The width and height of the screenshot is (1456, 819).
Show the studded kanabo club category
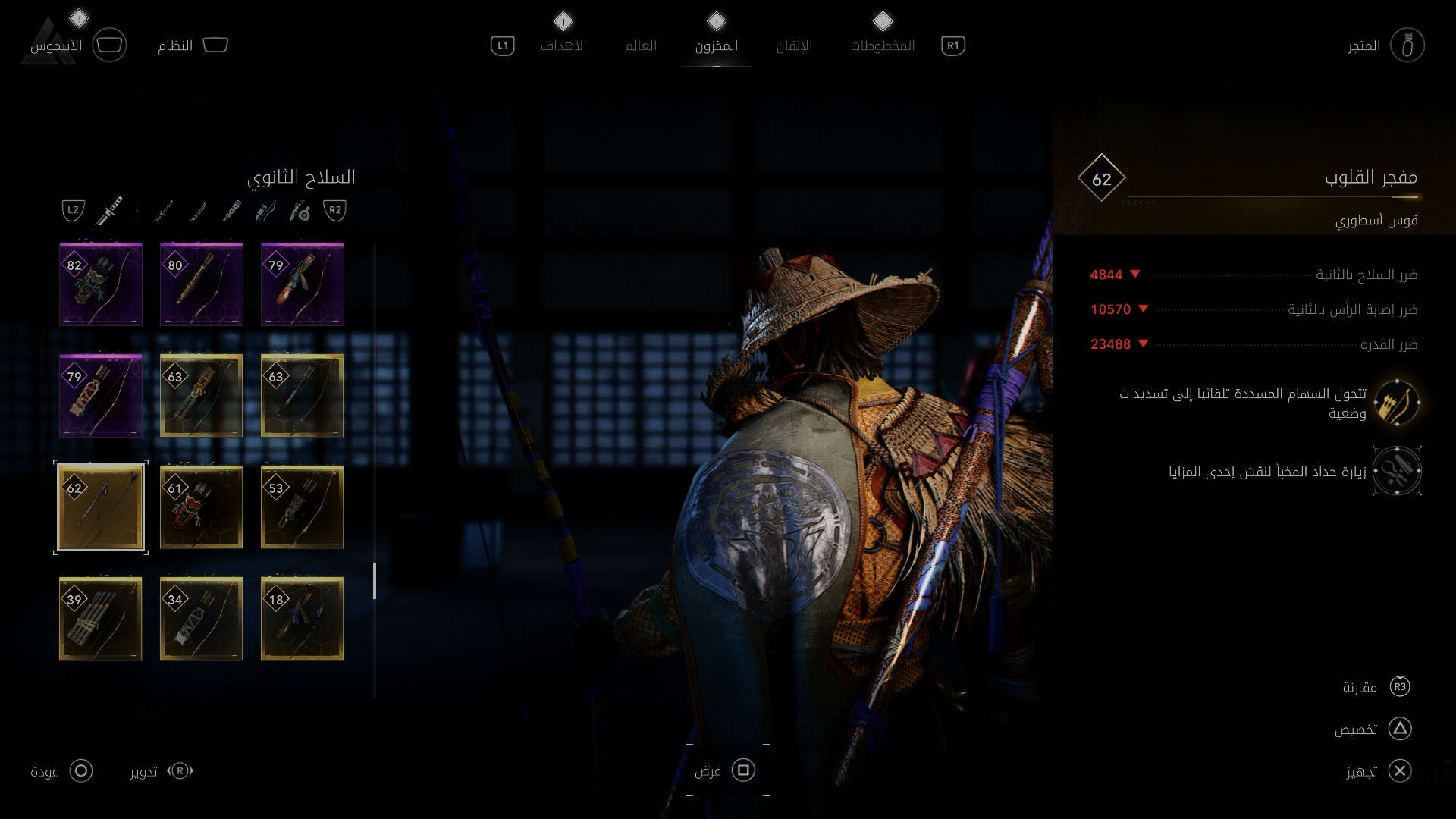click(x=232, y=211)
